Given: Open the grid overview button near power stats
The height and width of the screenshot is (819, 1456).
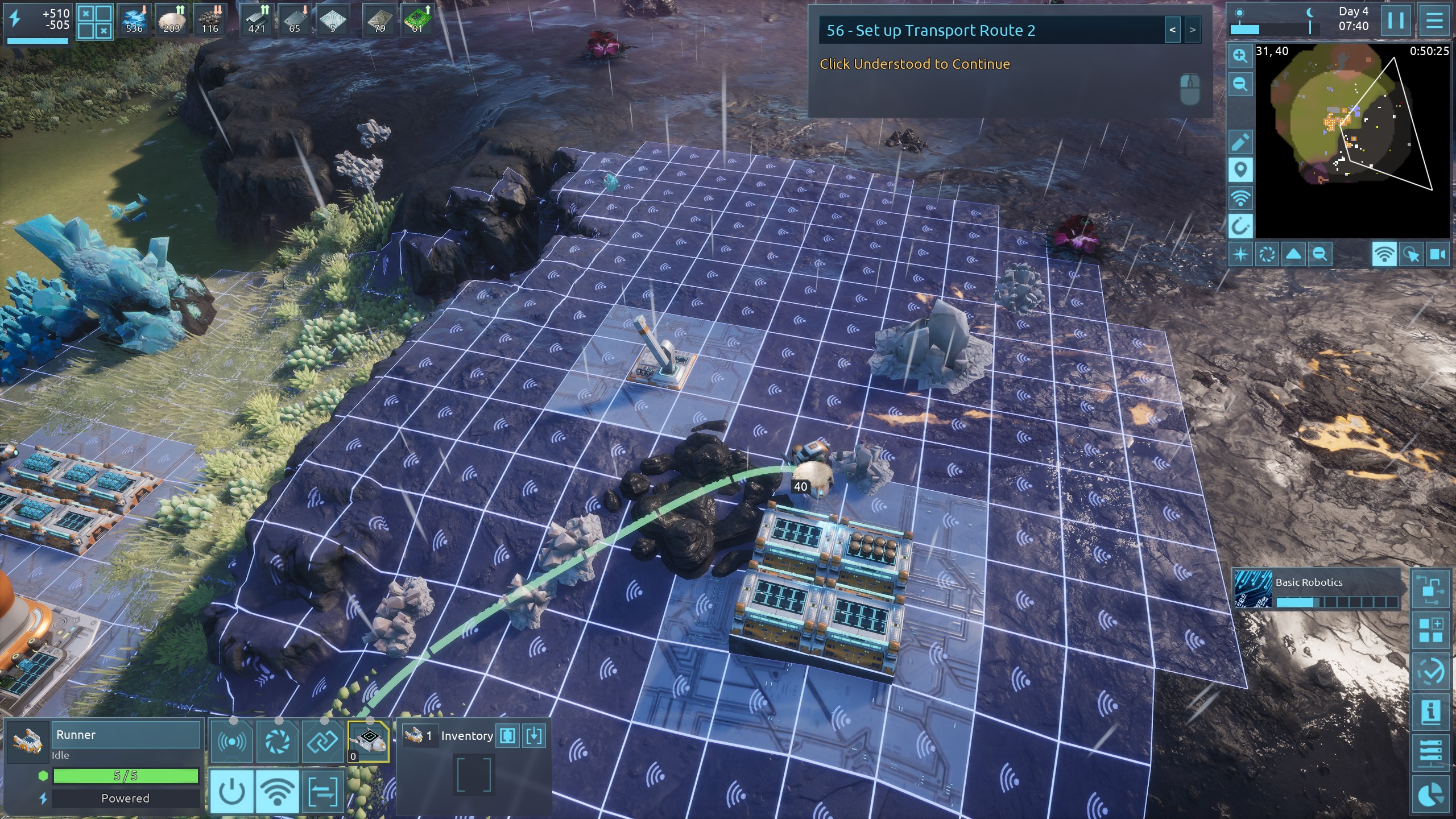Looking at the screenshot, I should (x=94, y=22).
